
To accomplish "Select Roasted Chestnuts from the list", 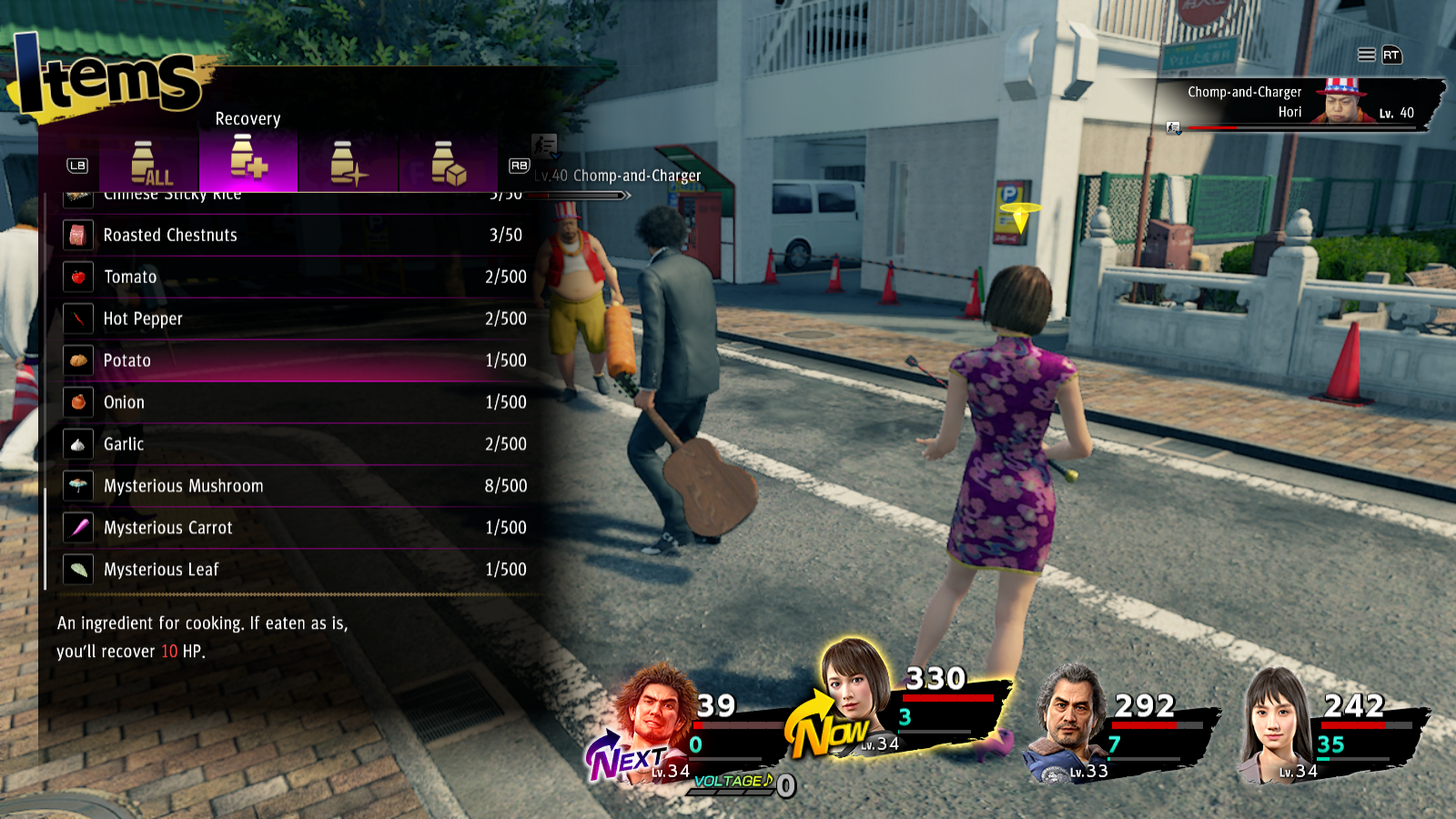I will coord(296,235).
